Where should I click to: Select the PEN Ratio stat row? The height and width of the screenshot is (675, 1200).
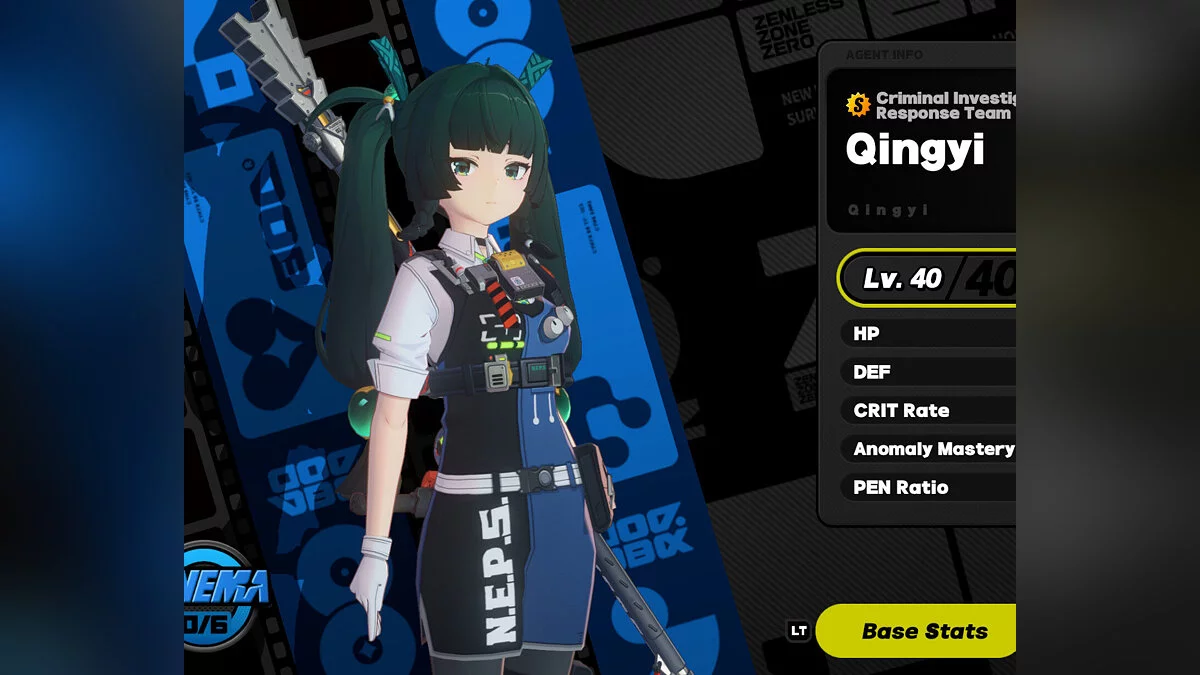928,487
